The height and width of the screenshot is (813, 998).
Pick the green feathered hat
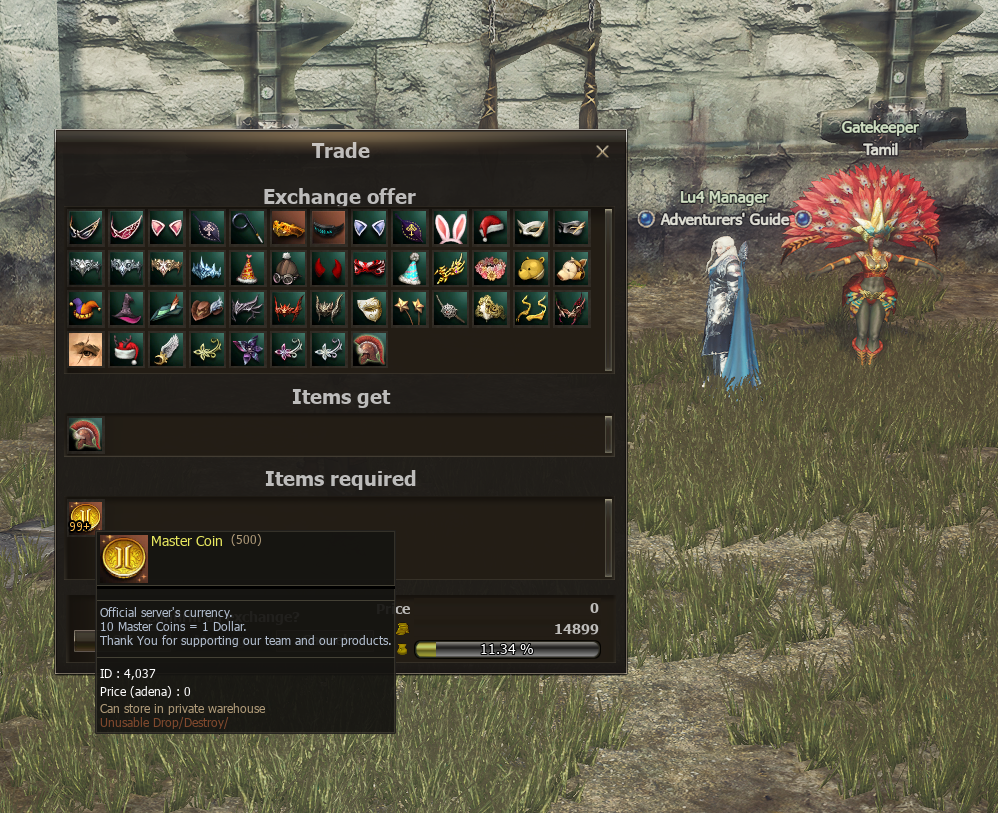tap(167, 309)
